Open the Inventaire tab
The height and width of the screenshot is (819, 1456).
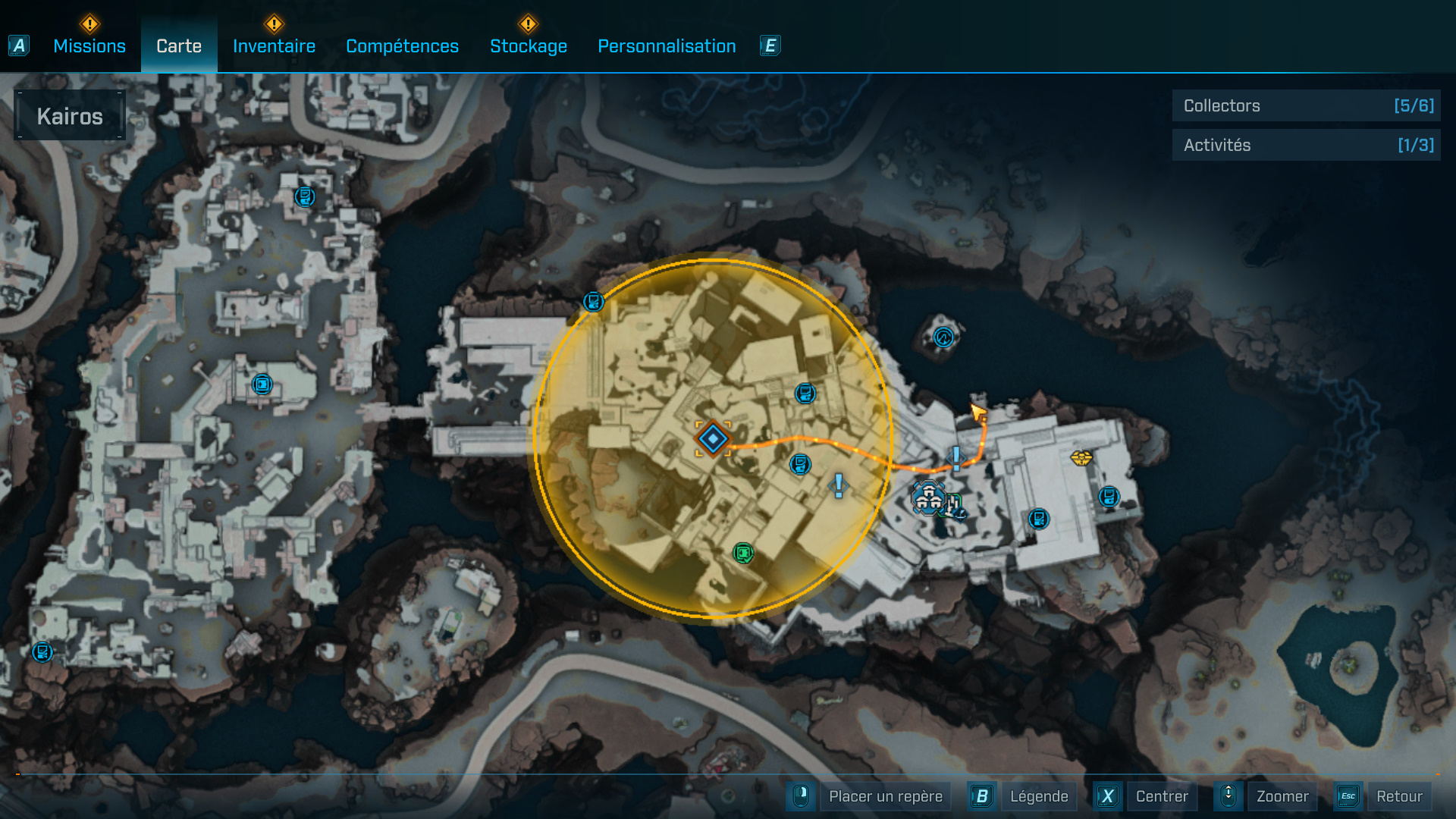tap(274, 46)
